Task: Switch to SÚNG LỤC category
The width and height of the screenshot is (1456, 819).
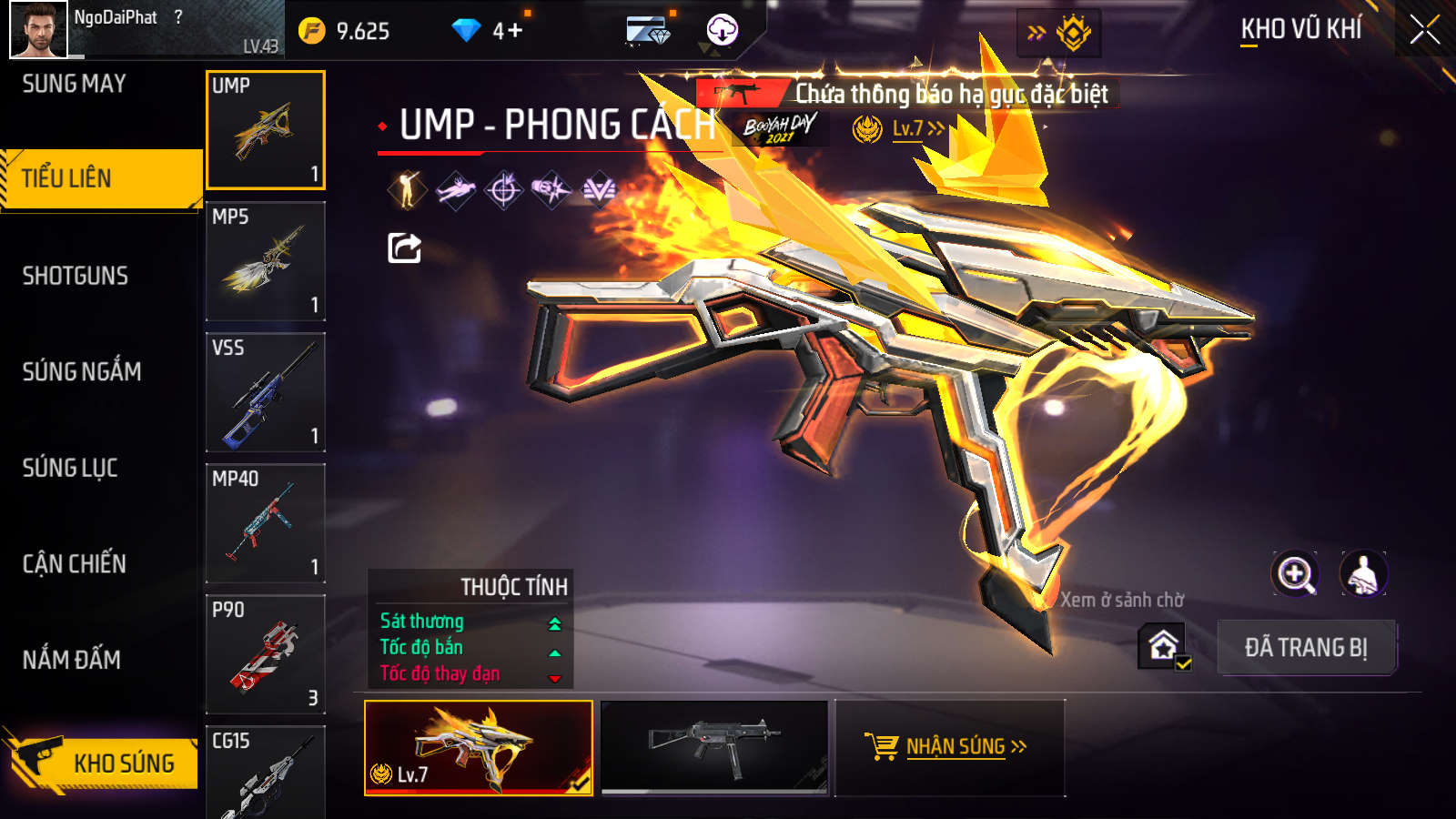Action: click(70, 468)
